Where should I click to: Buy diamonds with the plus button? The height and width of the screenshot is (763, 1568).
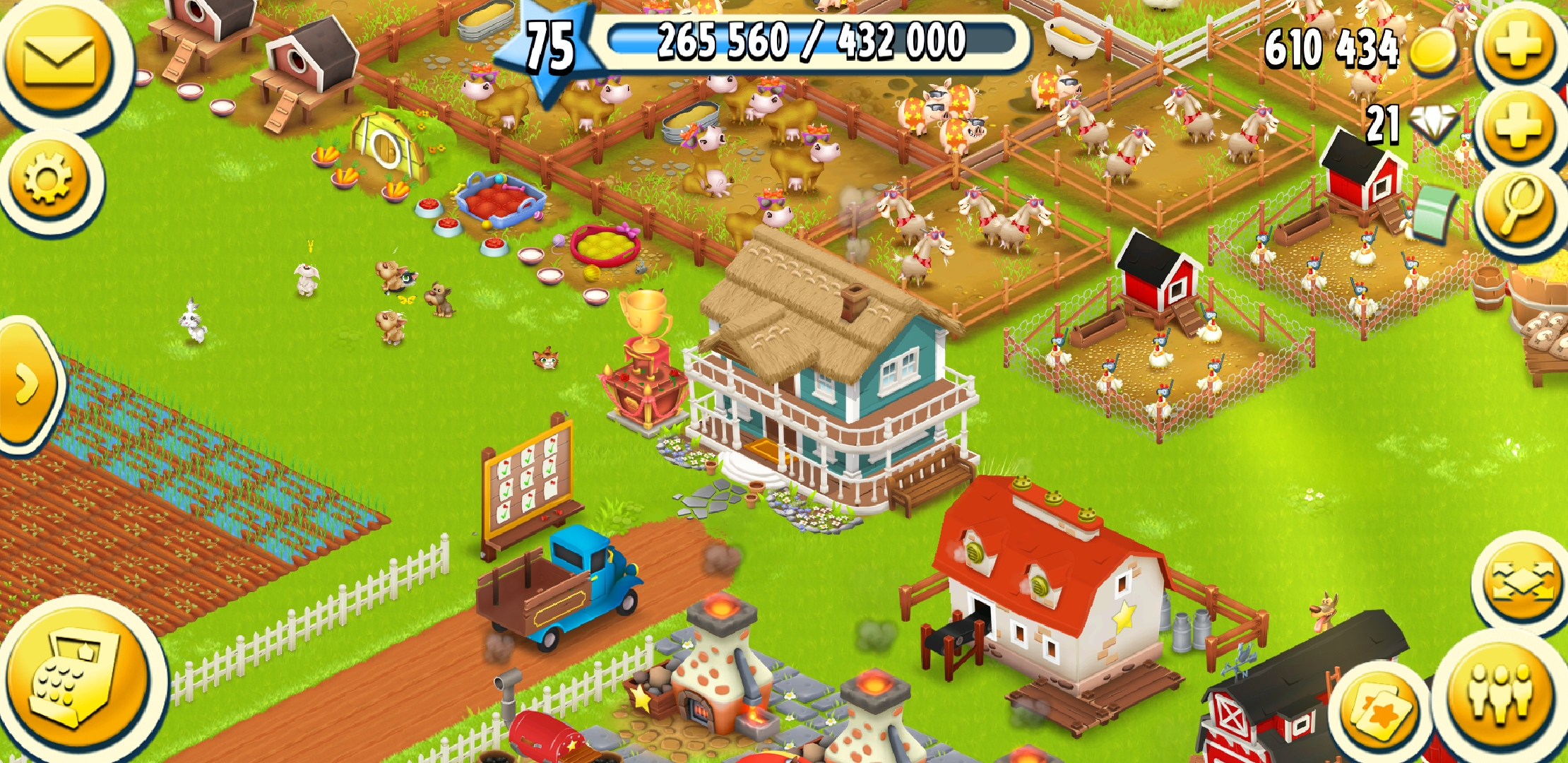pyautogui.click(x=1519, y=127)
